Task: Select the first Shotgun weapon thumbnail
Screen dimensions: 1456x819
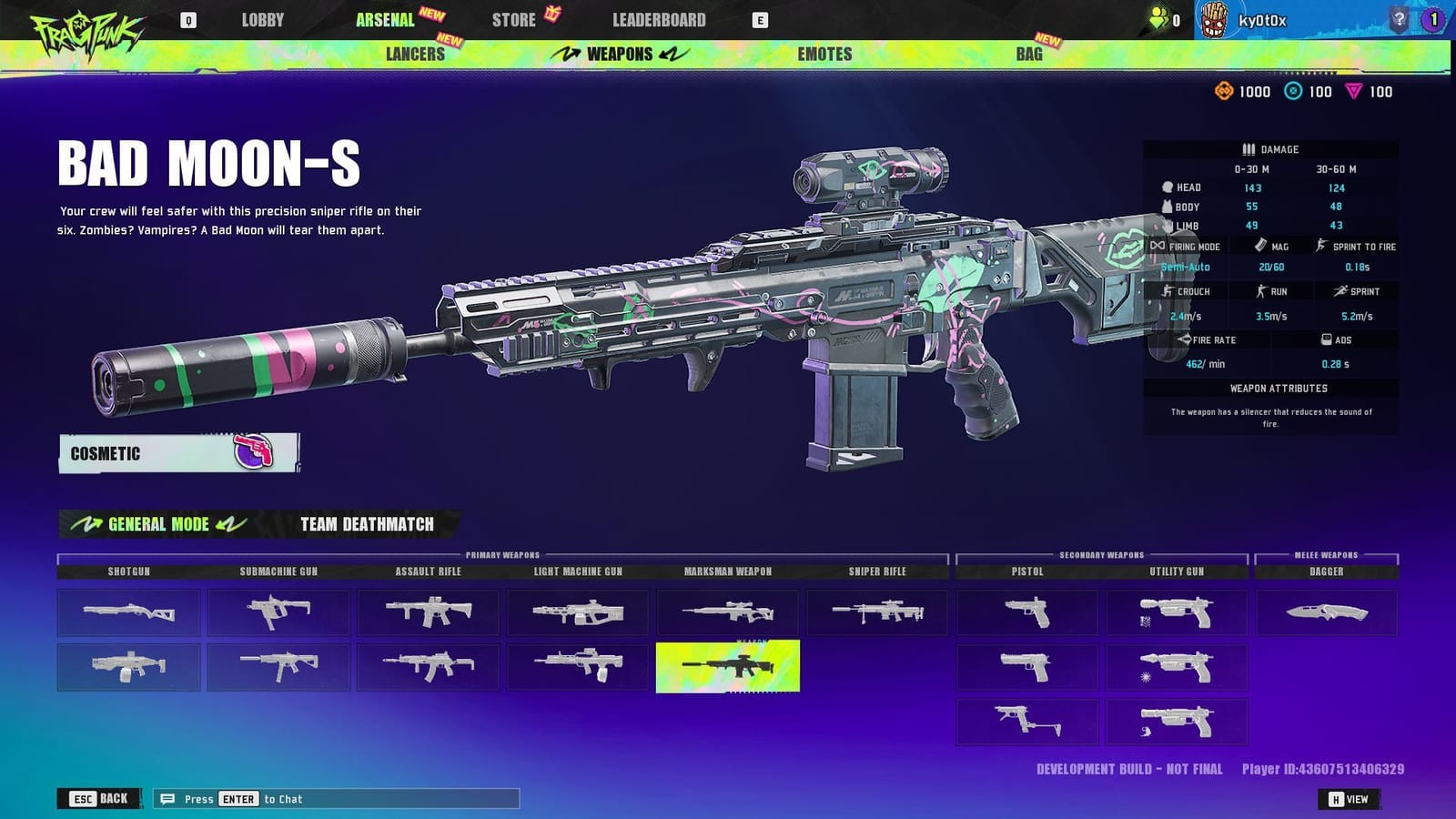Action: coord(128,612)
